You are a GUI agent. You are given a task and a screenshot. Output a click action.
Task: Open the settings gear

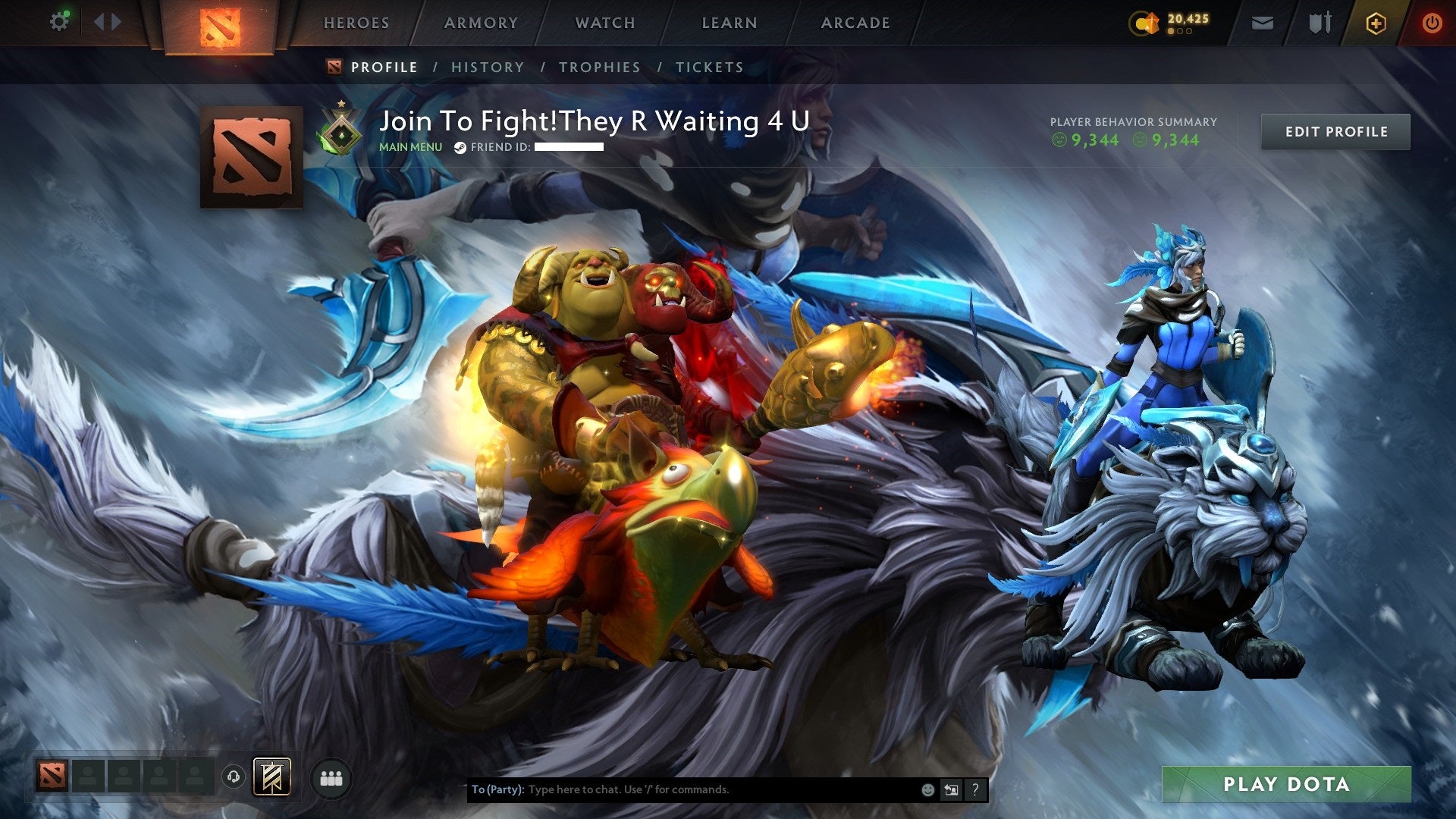[x=59, y=20]
